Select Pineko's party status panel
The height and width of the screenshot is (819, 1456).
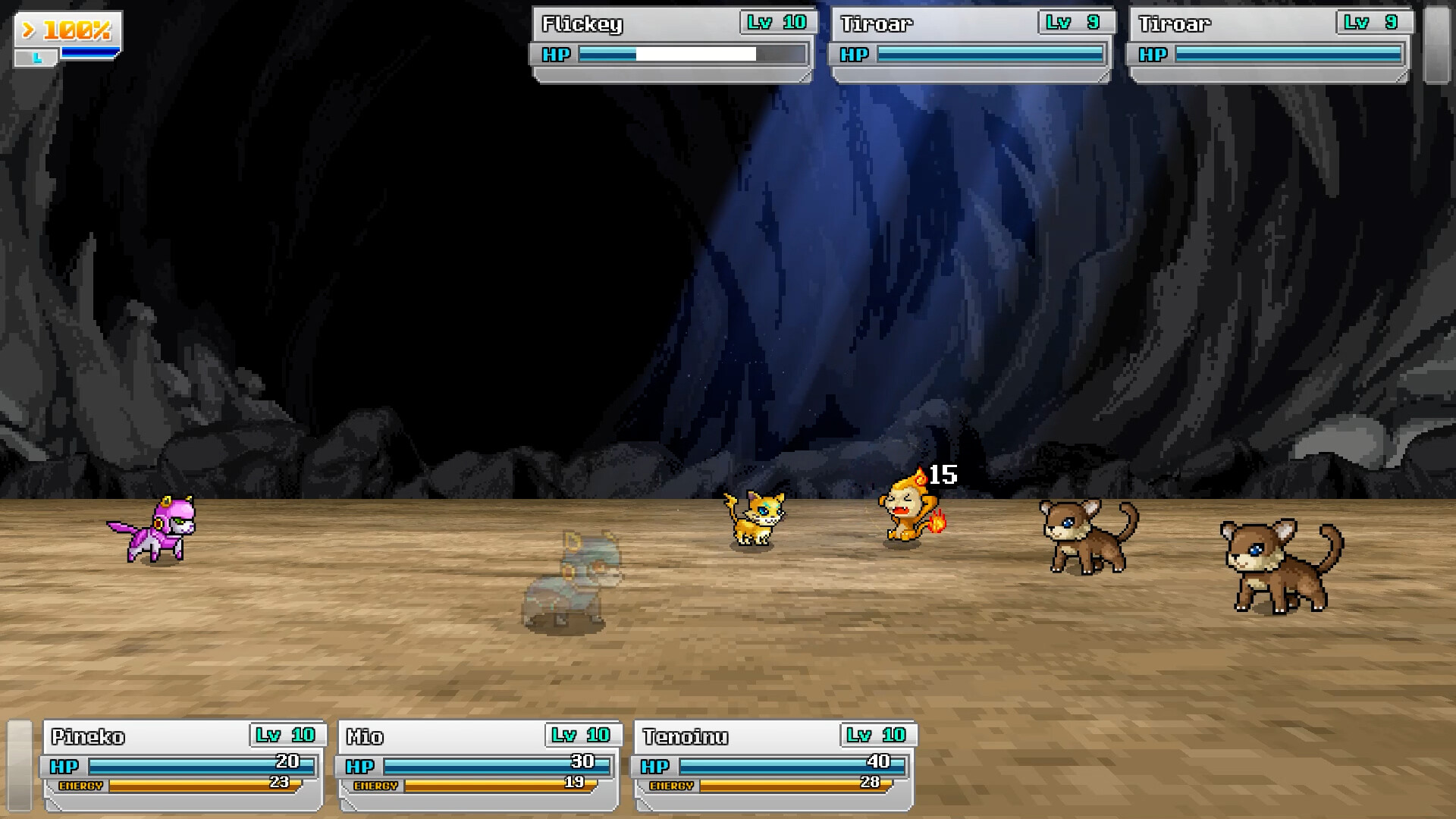pyautogui.click(x=184, y=764)
